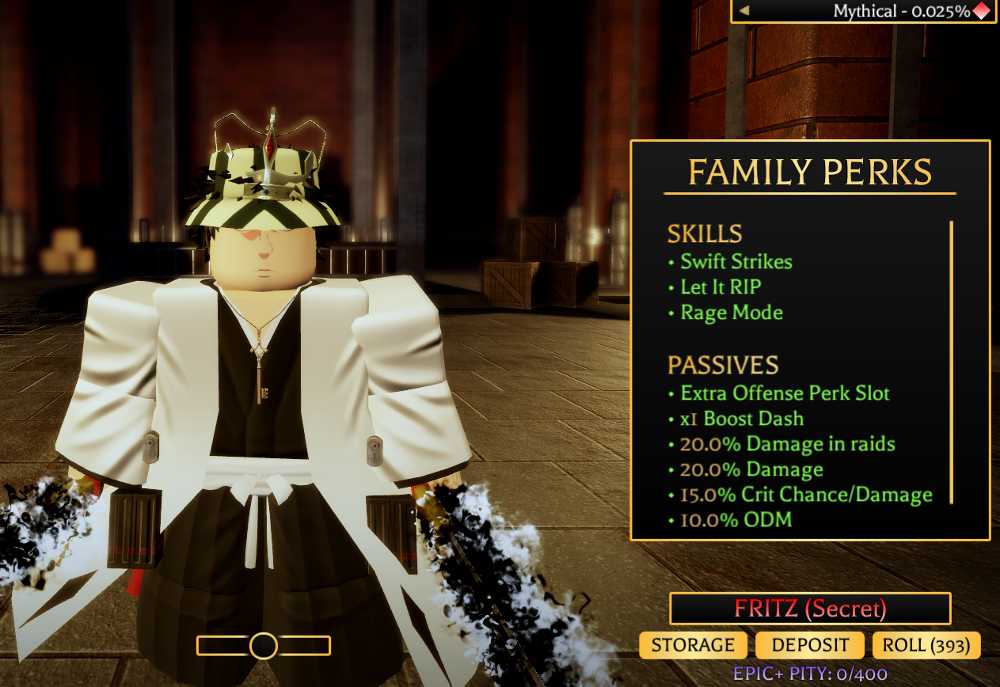Screen dimensions: 1000x687
Task: Roll a new family with ROLL (393)
Action: pyautogui.click(x=926, y=645)
